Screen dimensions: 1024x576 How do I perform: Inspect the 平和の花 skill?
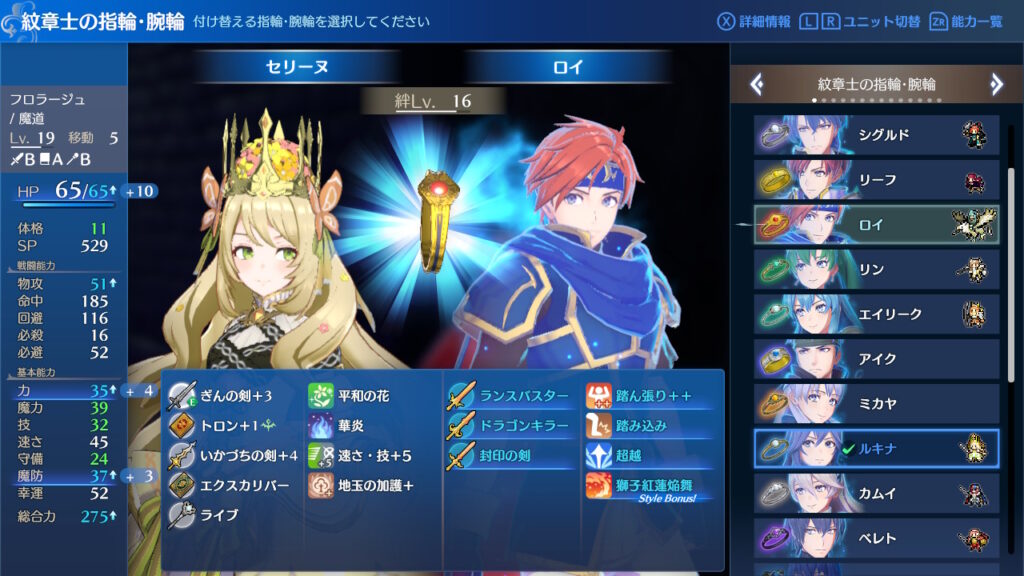point(362,396)
